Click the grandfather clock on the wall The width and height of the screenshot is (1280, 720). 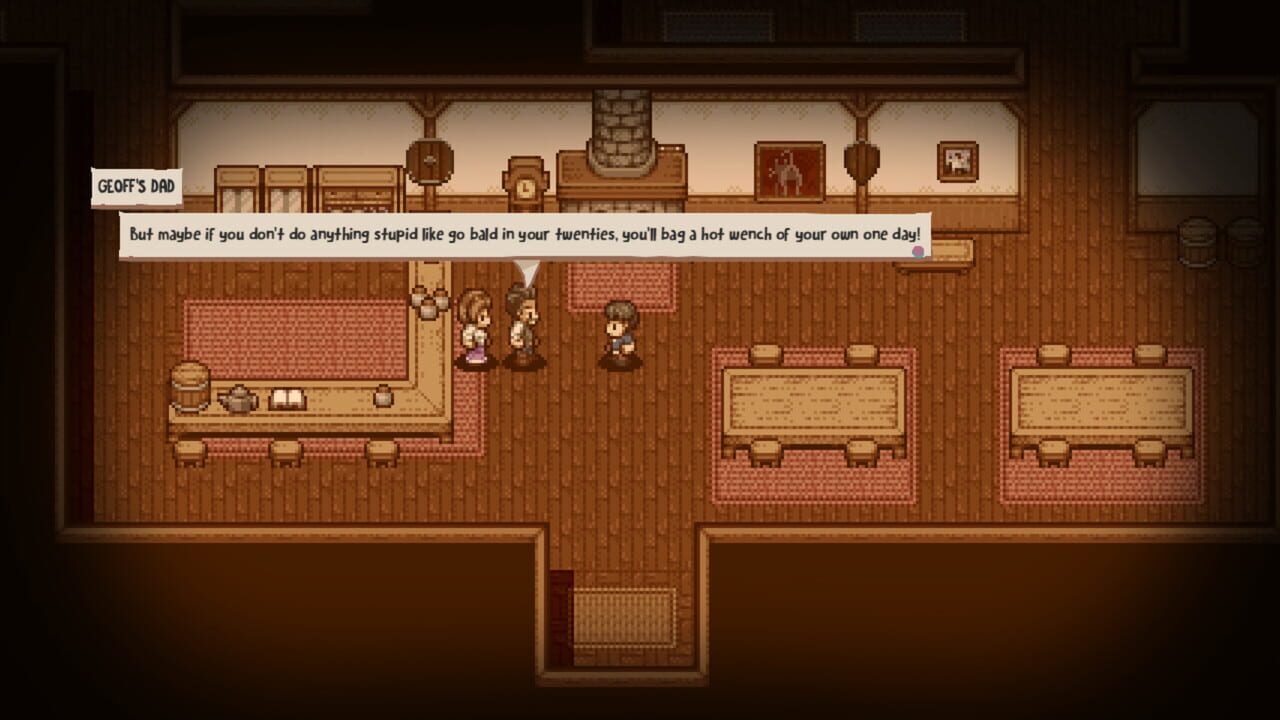pyautogui.click(x=525, y=185)
